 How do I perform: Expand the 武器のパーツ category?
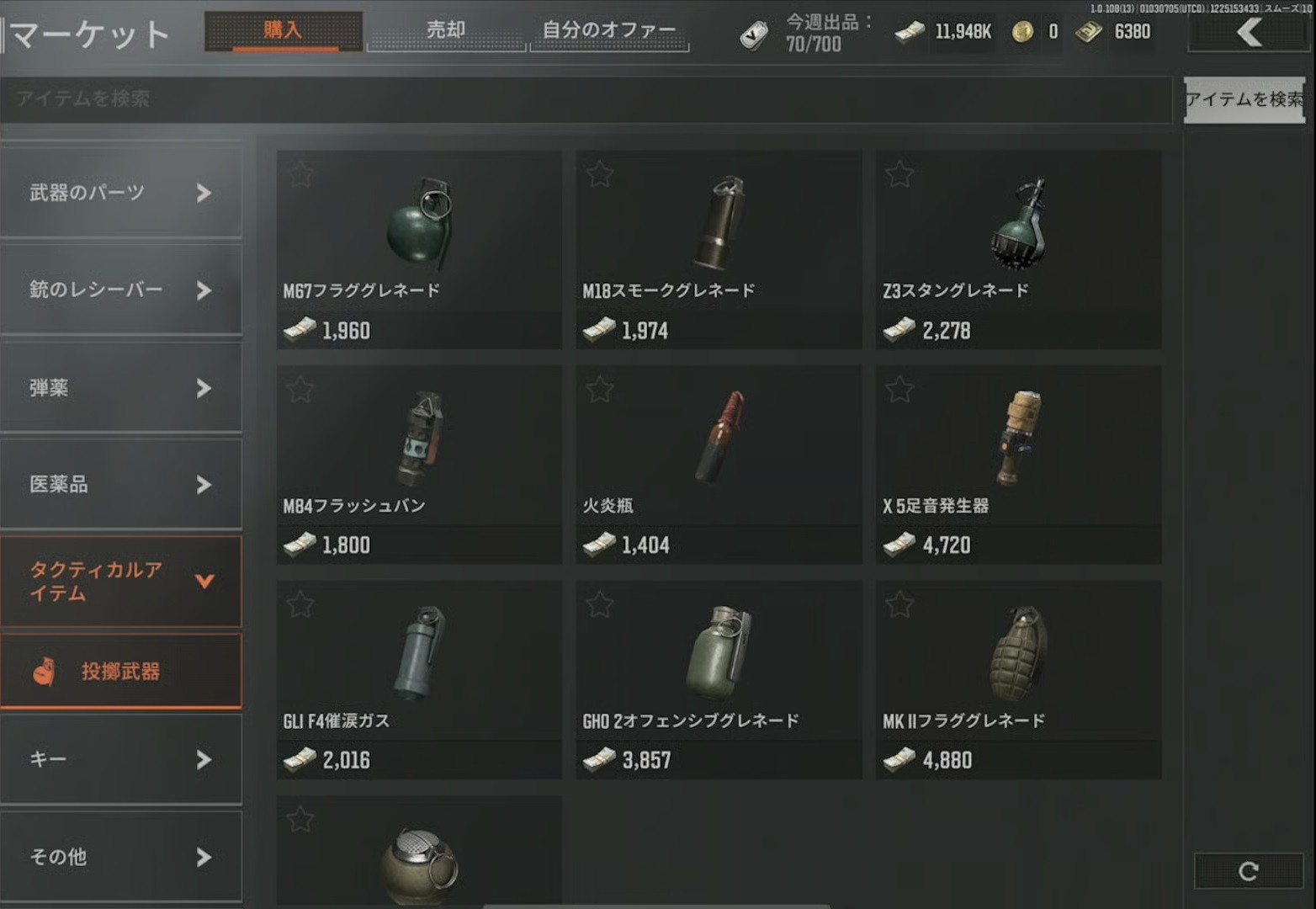pyautogui.click(x=121, y=193)
